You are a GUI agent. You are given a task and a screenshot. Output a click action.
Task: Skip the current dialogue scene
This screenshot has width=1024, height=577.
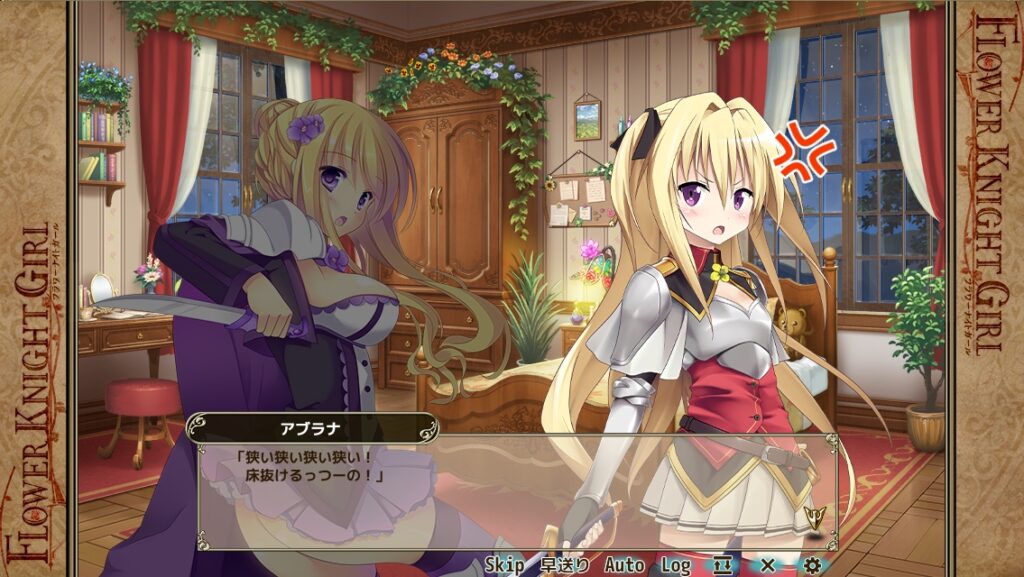[x=505, y=565]
